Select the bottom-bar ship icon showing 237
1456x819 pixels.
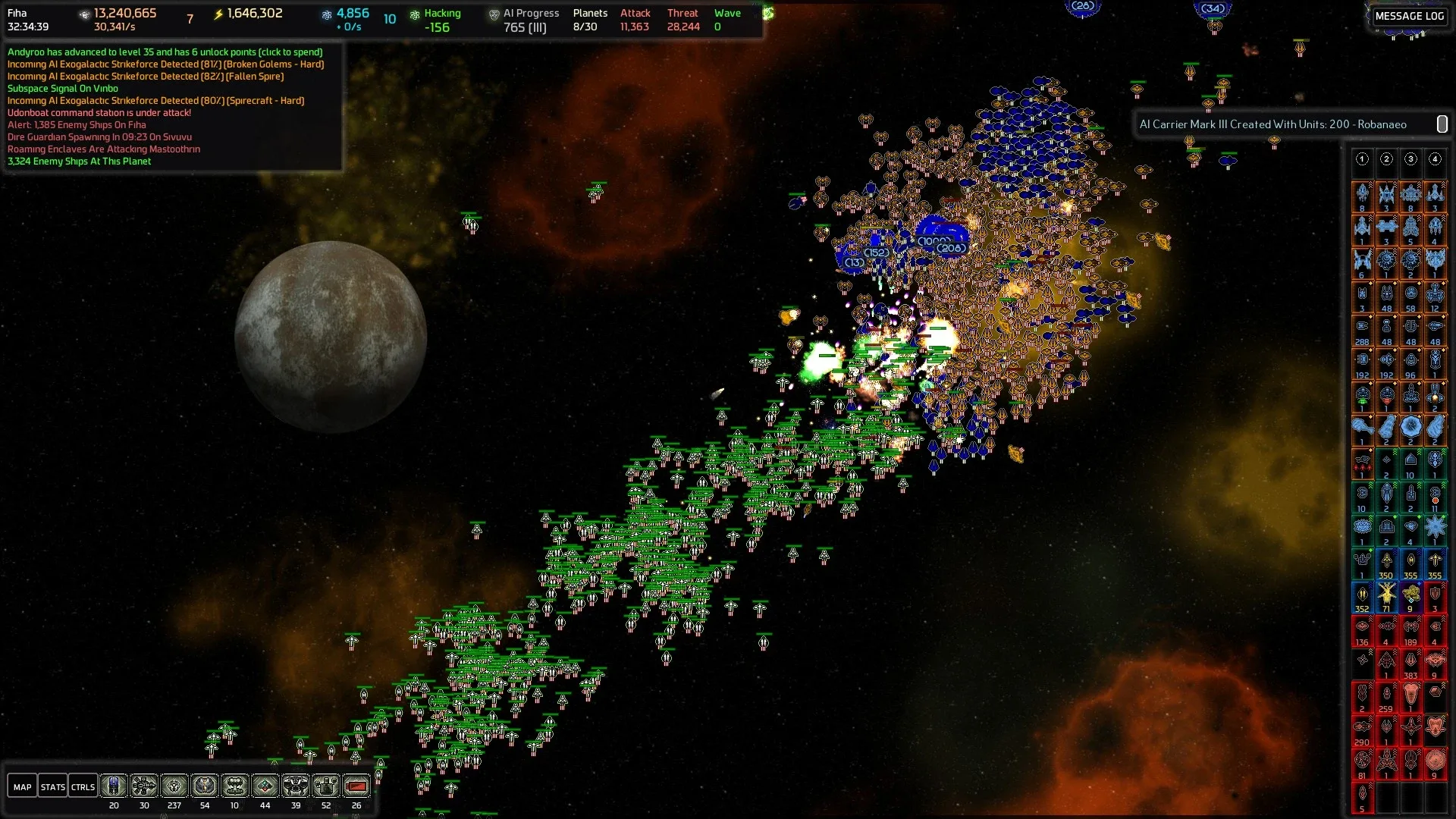174,786
